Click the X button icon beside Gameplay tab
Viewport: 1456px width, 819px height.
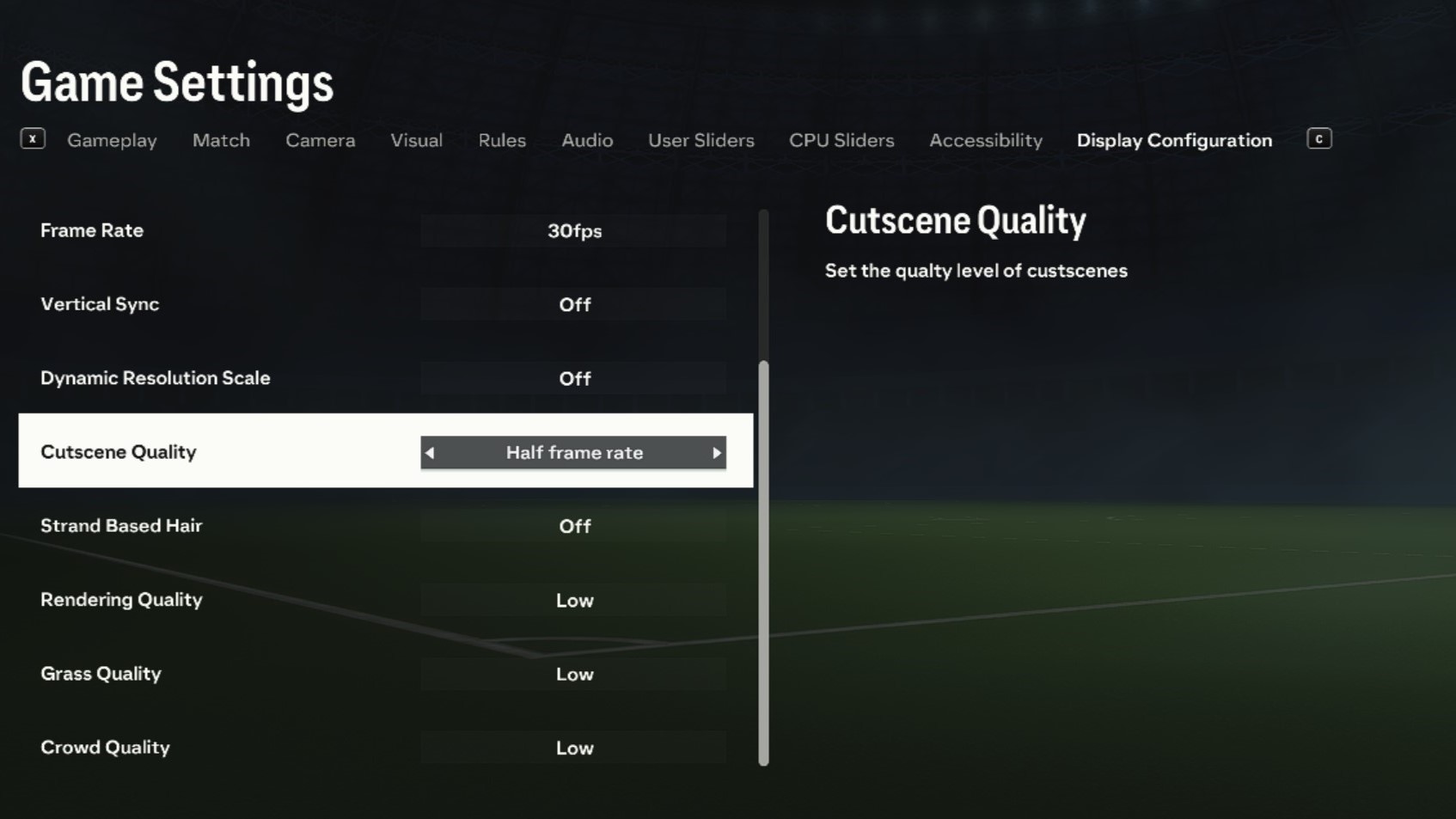[x=33, y=138]
